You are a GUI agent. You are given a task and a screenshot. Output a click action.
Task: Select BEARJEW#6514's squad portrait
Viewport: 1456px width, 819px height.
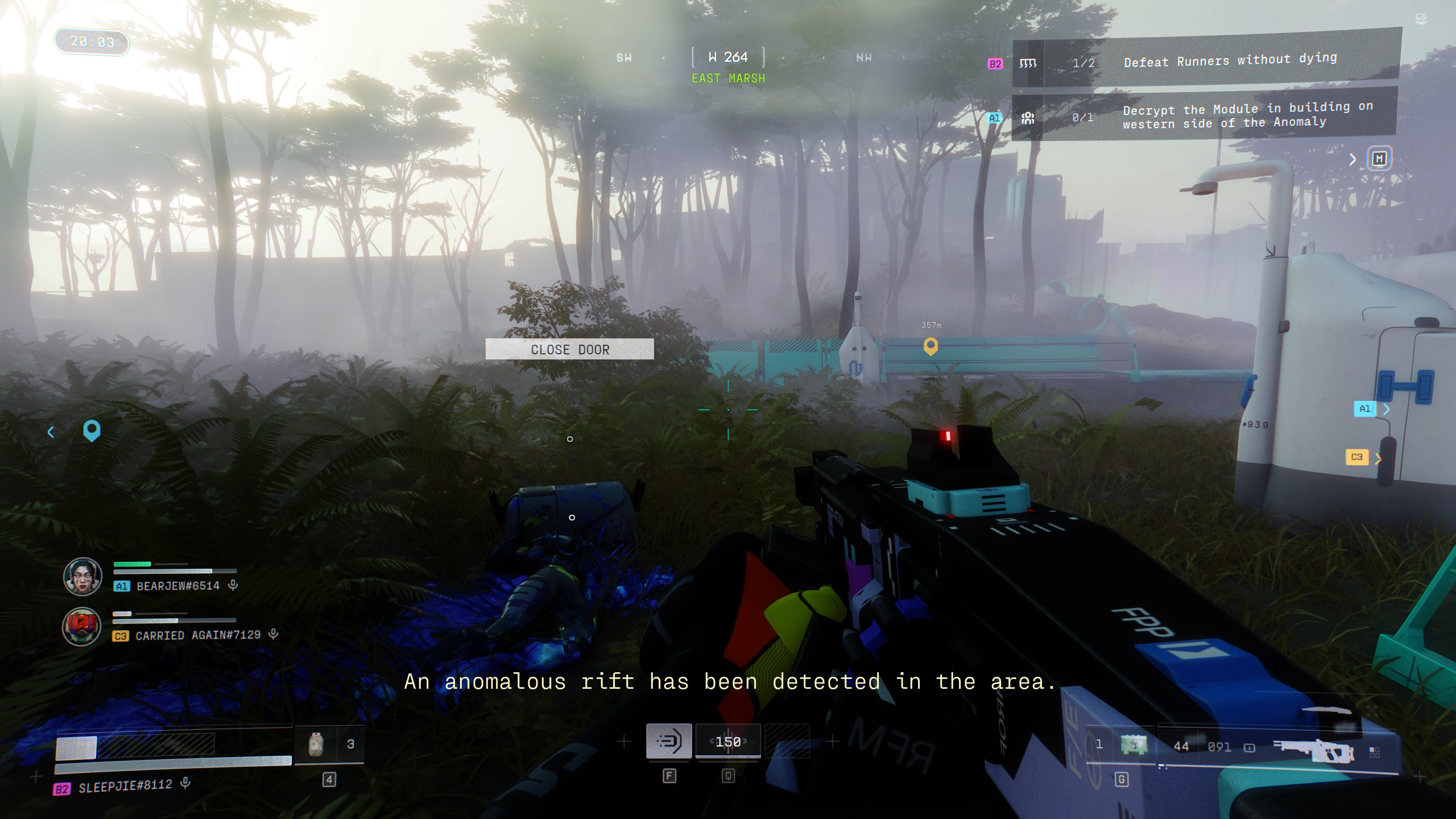point(82,576)
